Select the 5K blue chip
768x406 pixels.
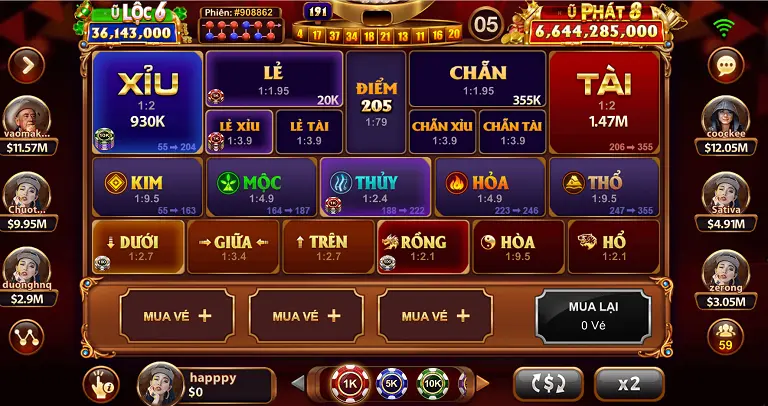coord(391,383)
